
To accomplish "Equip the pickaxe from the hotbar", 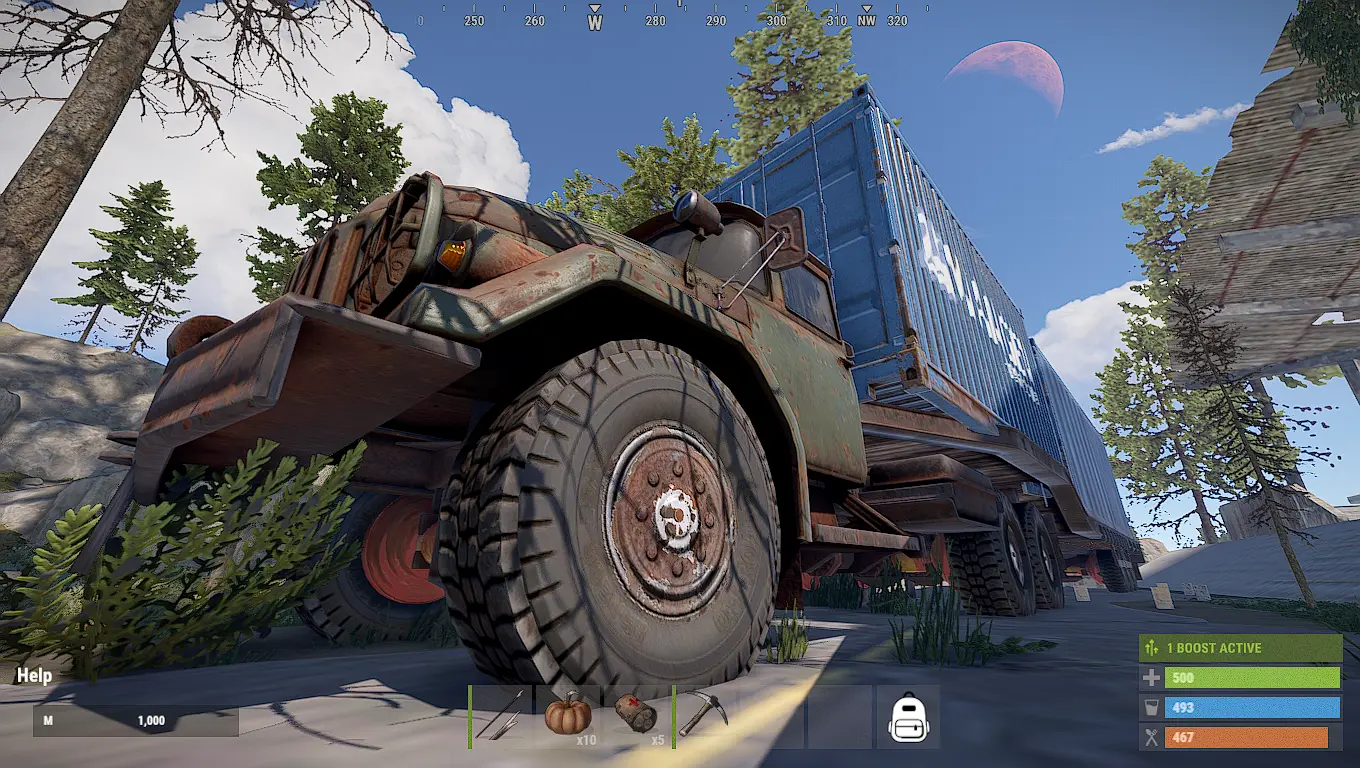I will pos(704,716).
